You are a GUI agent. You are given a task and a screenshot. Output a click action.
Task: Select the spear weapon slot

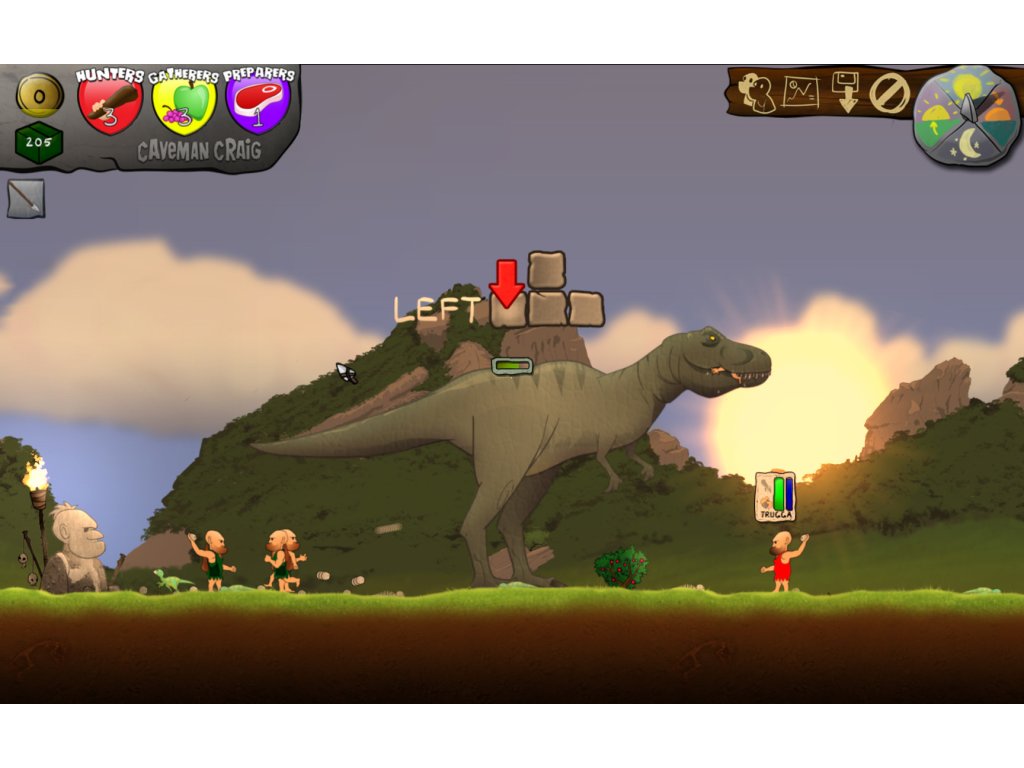coord(25,198)
